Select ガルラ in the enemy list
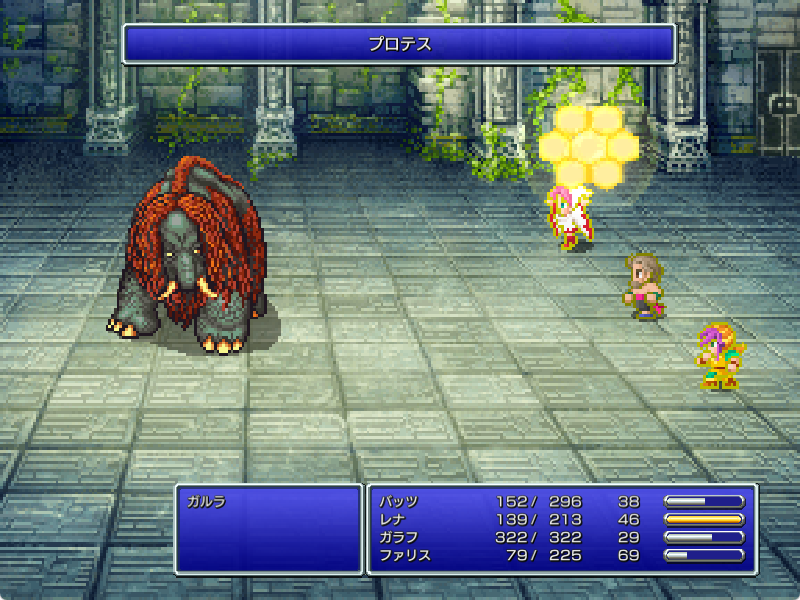 coord(206,502)
